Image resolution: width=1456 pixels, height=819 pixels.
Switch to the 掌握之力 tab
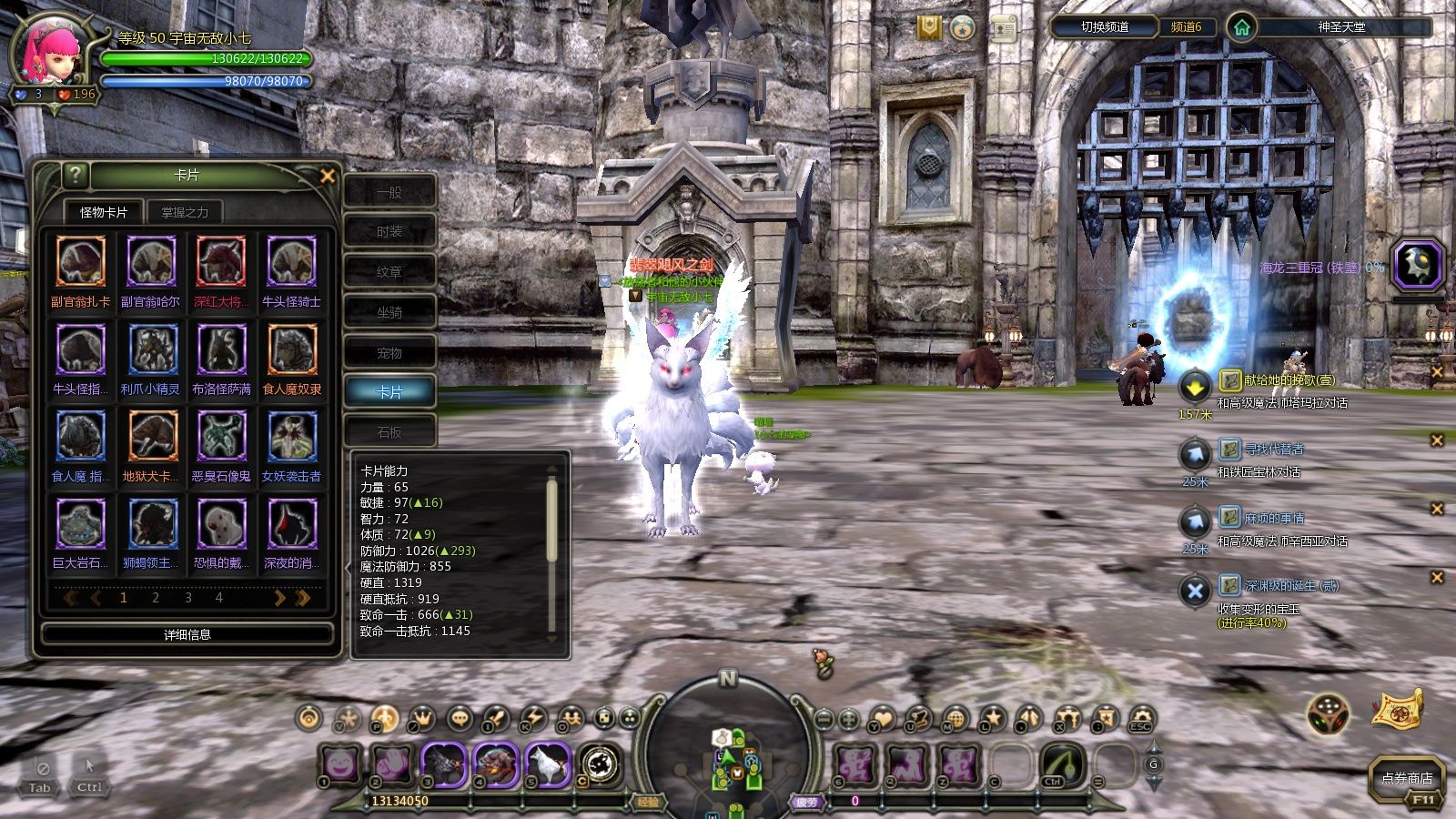click(x=185, y=212)
